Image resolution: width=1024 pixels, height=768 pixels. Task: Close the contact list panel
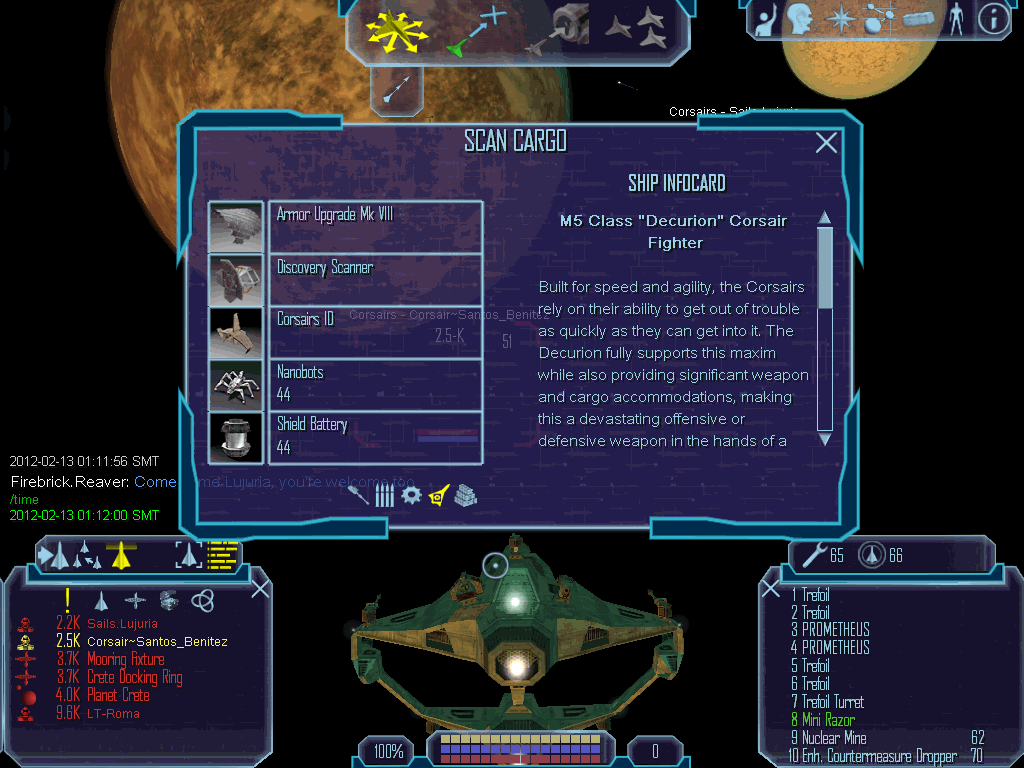tap(260, 589)
